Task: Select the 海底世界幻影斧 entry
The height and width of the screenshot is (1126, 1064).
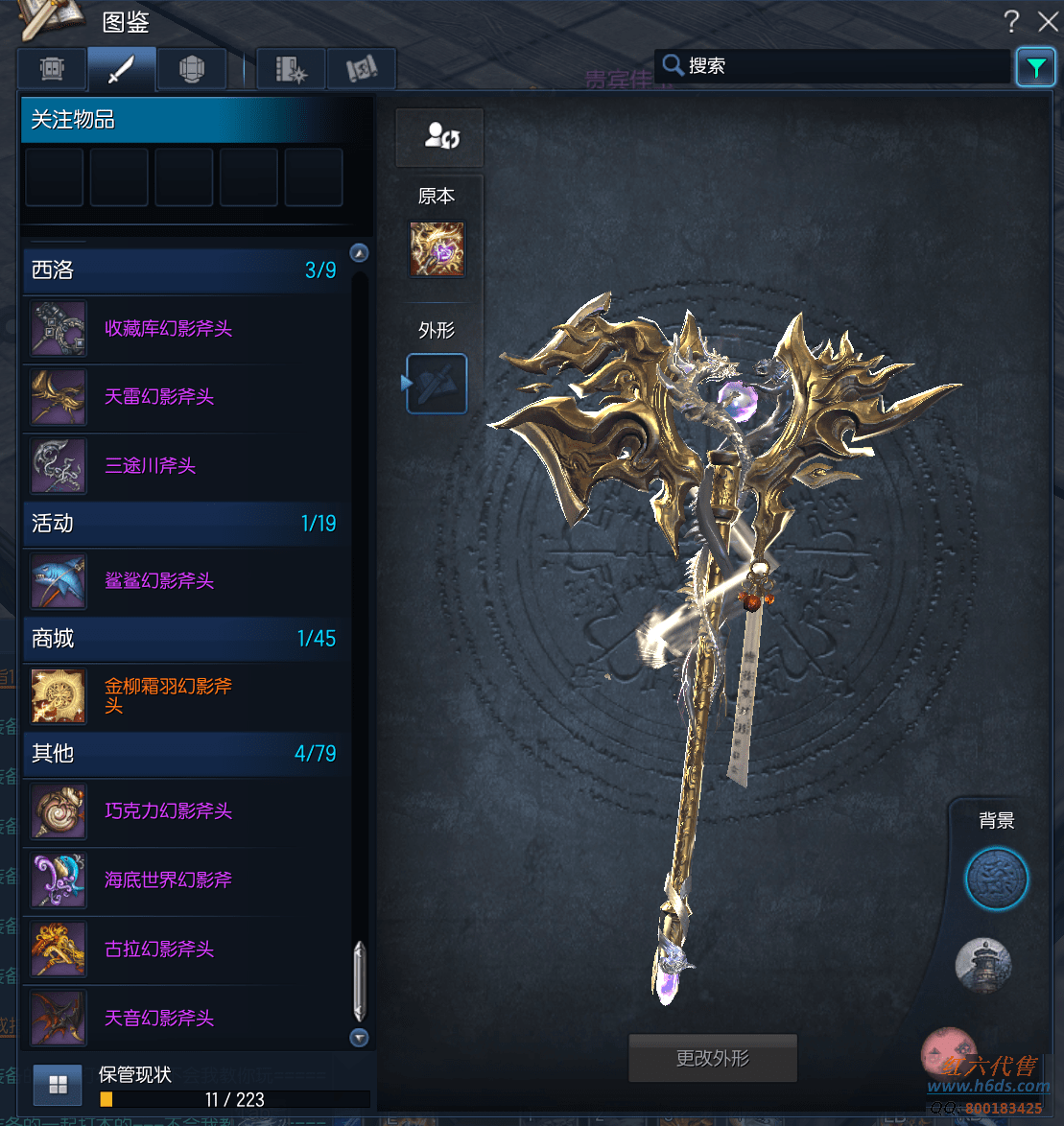Action: pos(168,880)
